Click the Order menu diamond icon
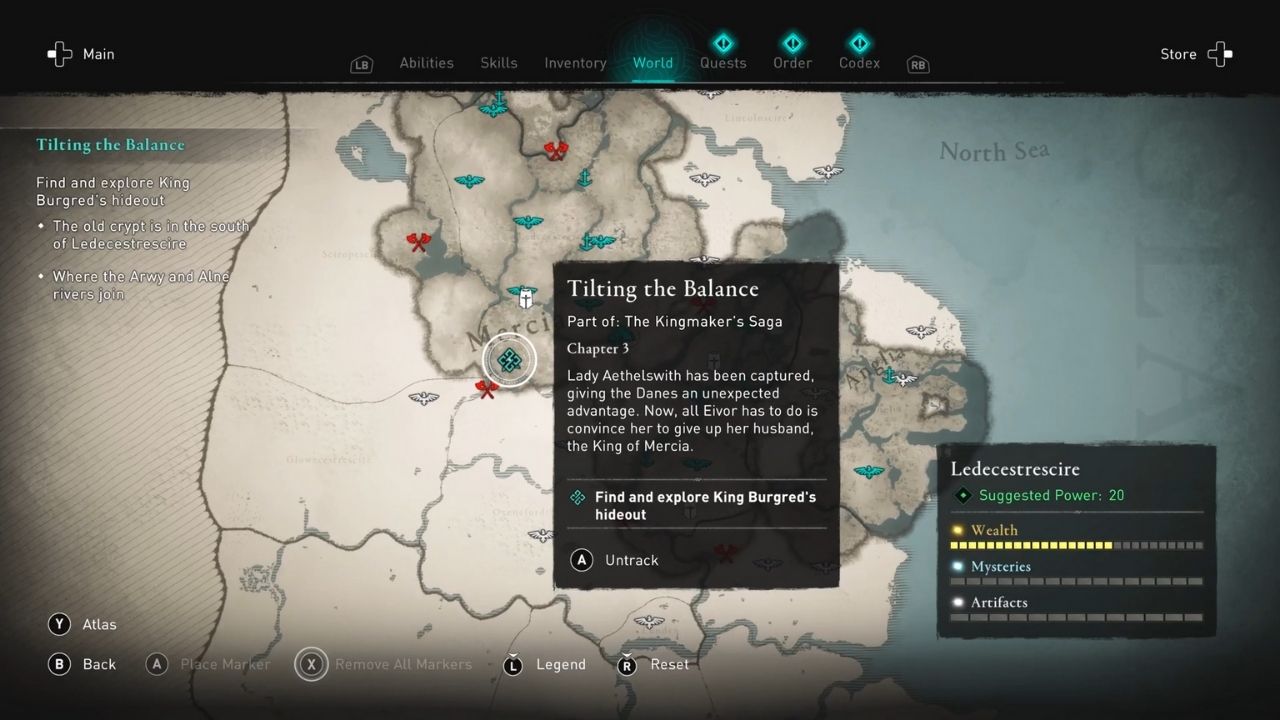This screenshot has width=1280, height=720. pos(792,43)
